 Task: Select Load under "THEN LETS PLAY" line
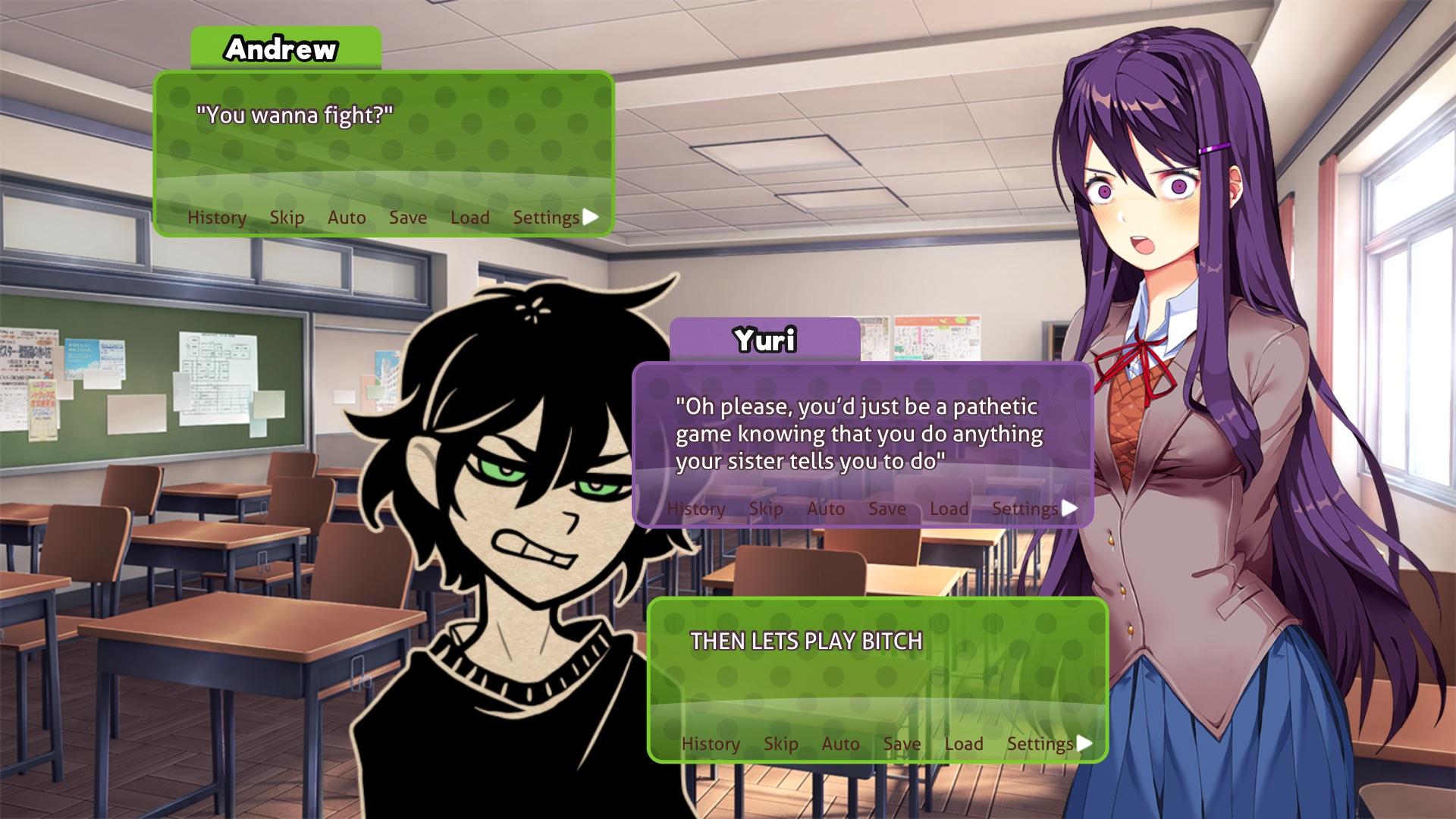pos(963,744)
